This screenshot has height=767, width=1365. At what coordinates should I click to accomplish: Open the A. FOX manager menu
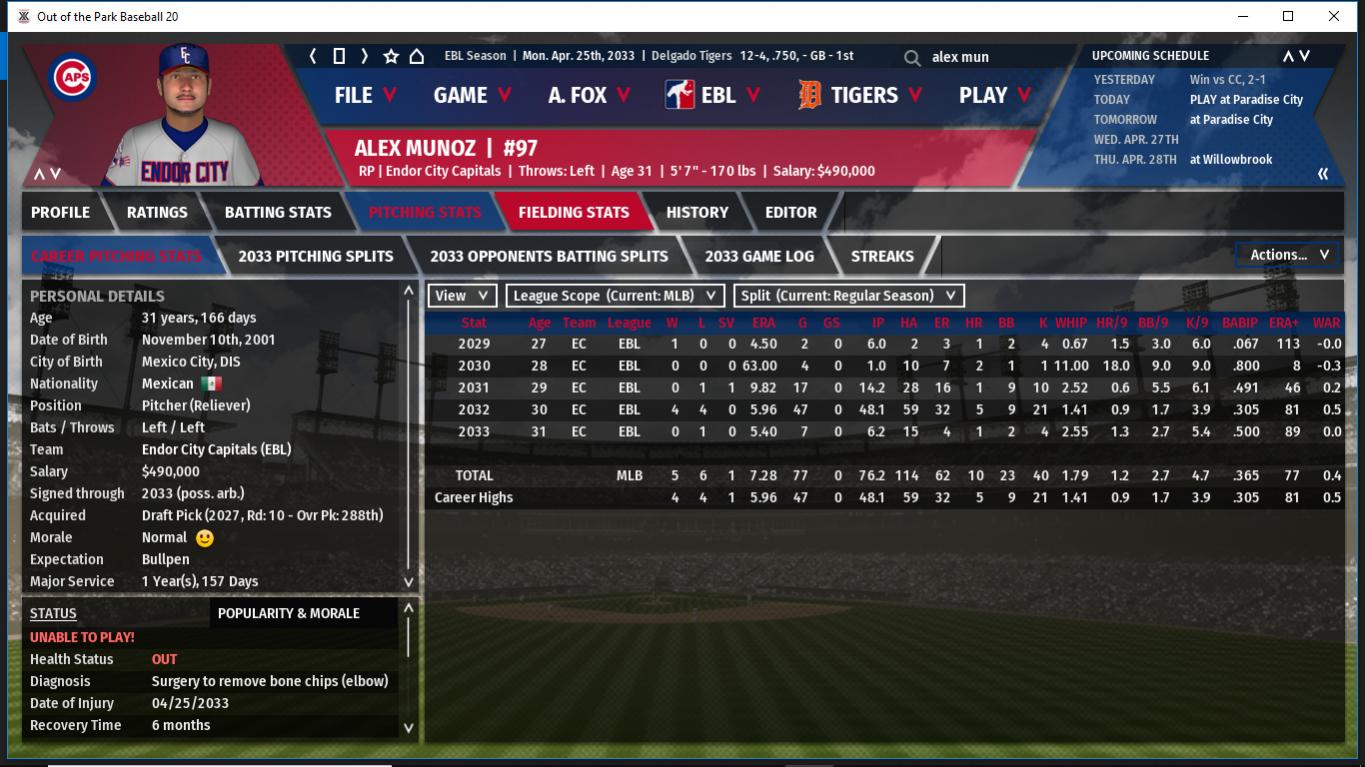589,95
